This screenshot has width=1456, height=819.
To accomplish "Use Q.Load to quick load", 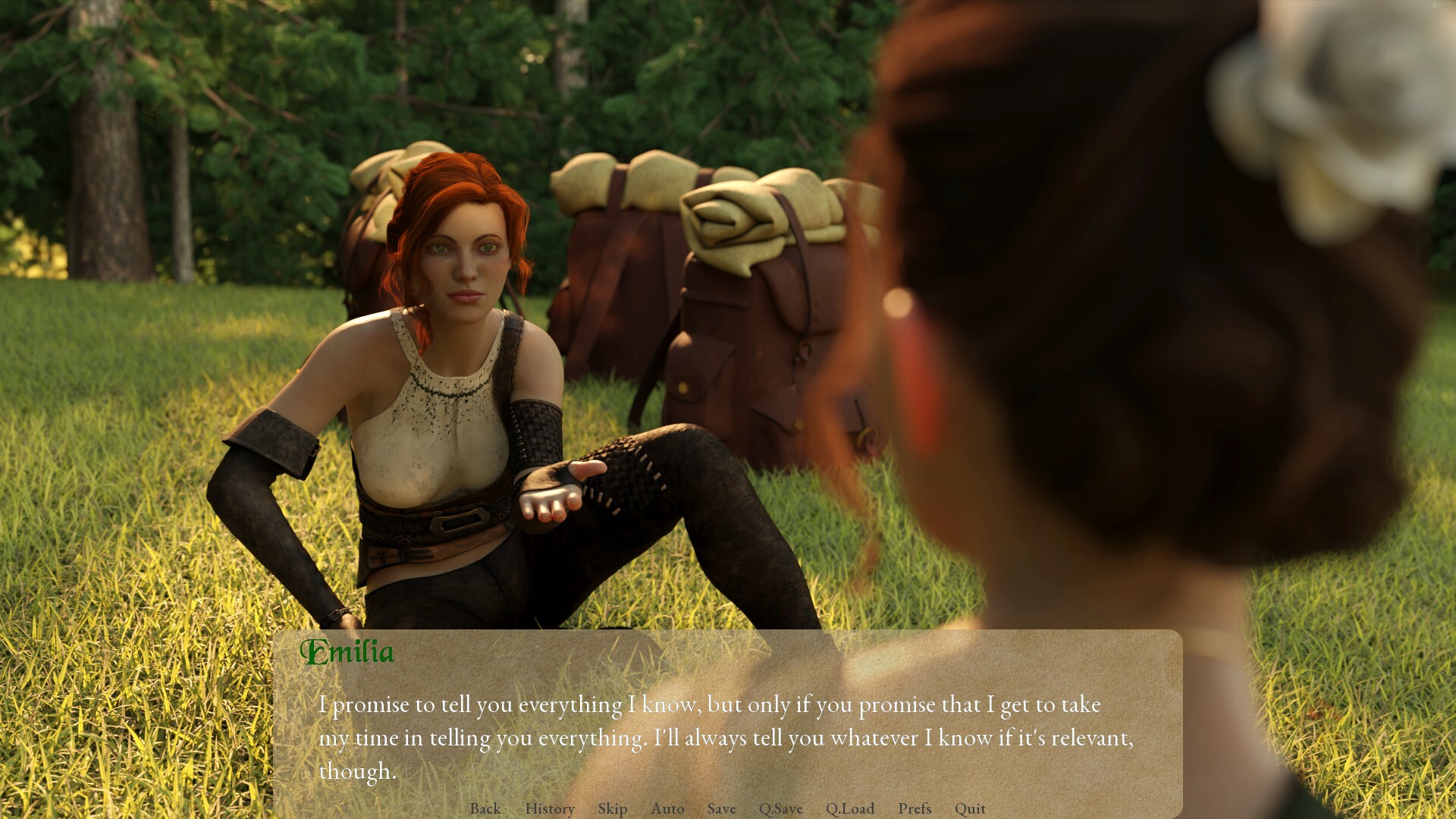I will [x=850, y=808].
